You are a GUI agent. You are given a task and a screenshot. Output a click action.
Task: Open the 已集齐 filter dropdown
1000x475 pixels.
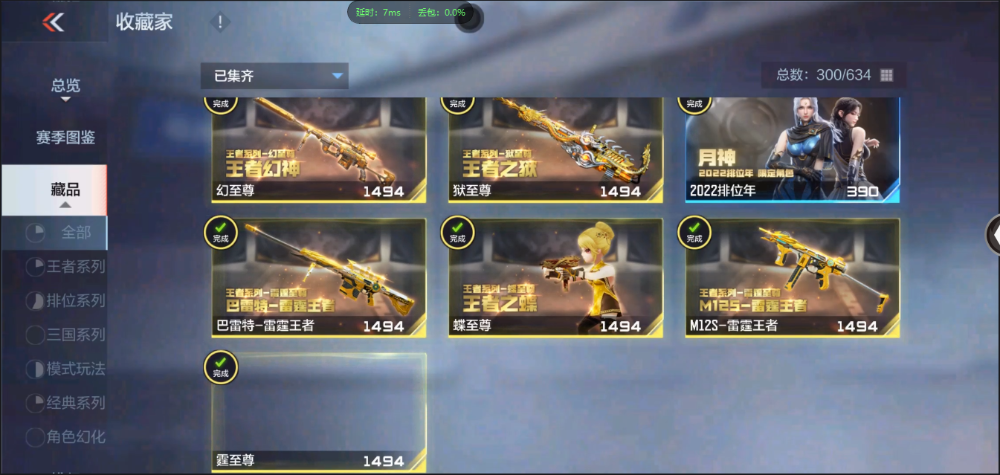coord(274,75)
